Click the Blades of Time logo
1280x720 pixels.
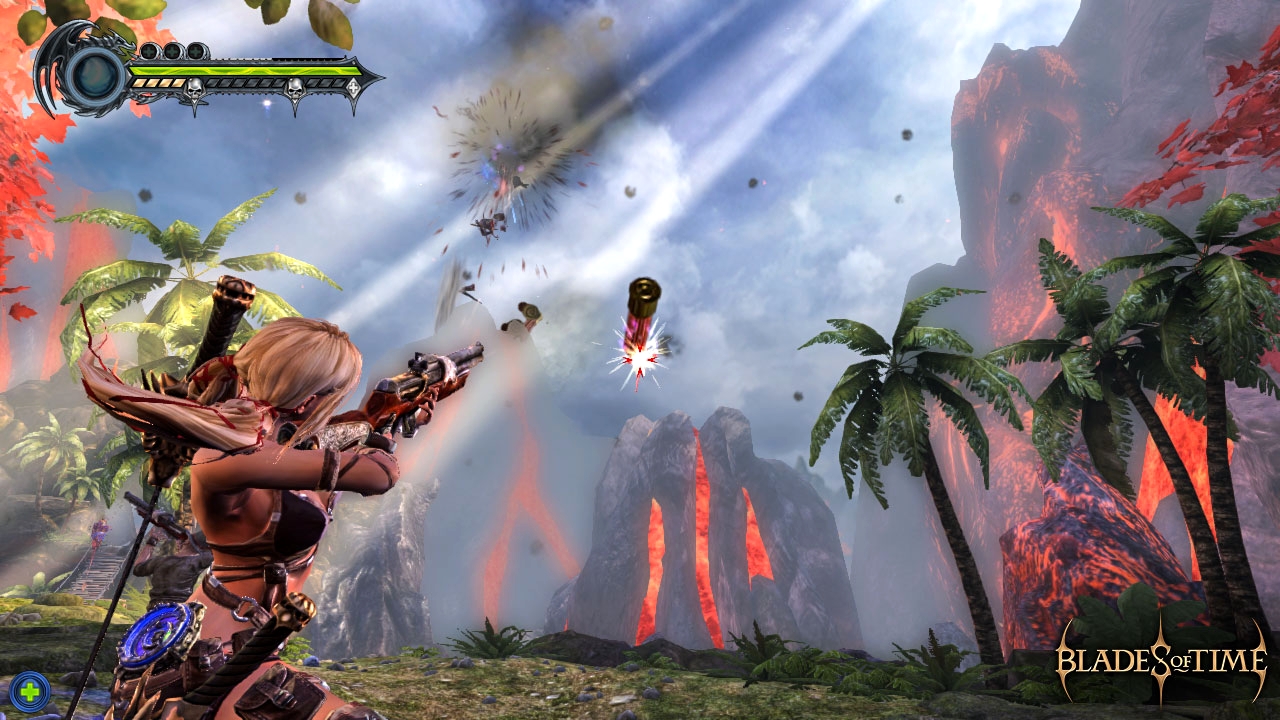1161,661
